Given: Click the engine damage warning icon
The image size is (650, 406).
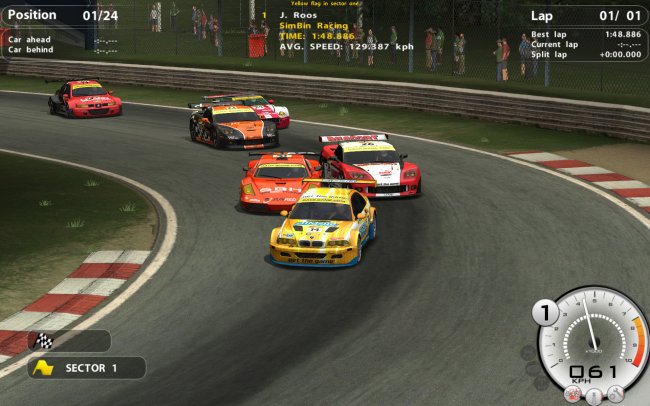Looking at the screenshot, I should coord(574,394).
